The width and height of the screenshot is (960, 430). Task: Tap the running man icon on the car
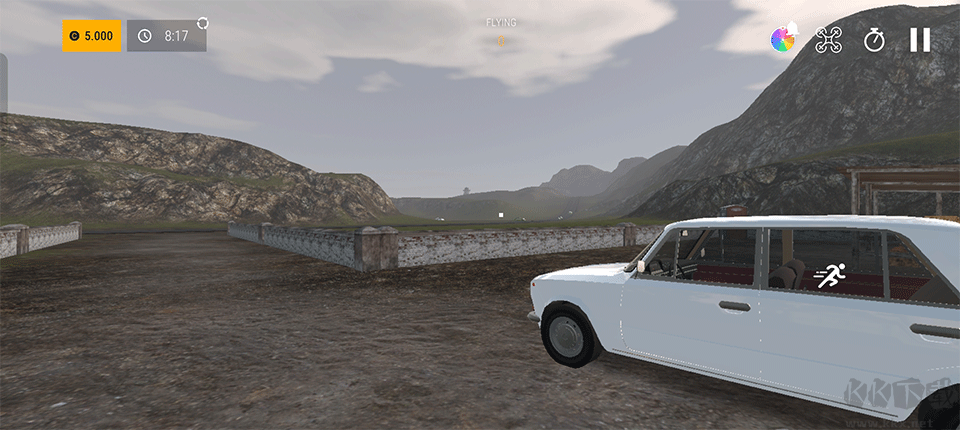[830, 276]
